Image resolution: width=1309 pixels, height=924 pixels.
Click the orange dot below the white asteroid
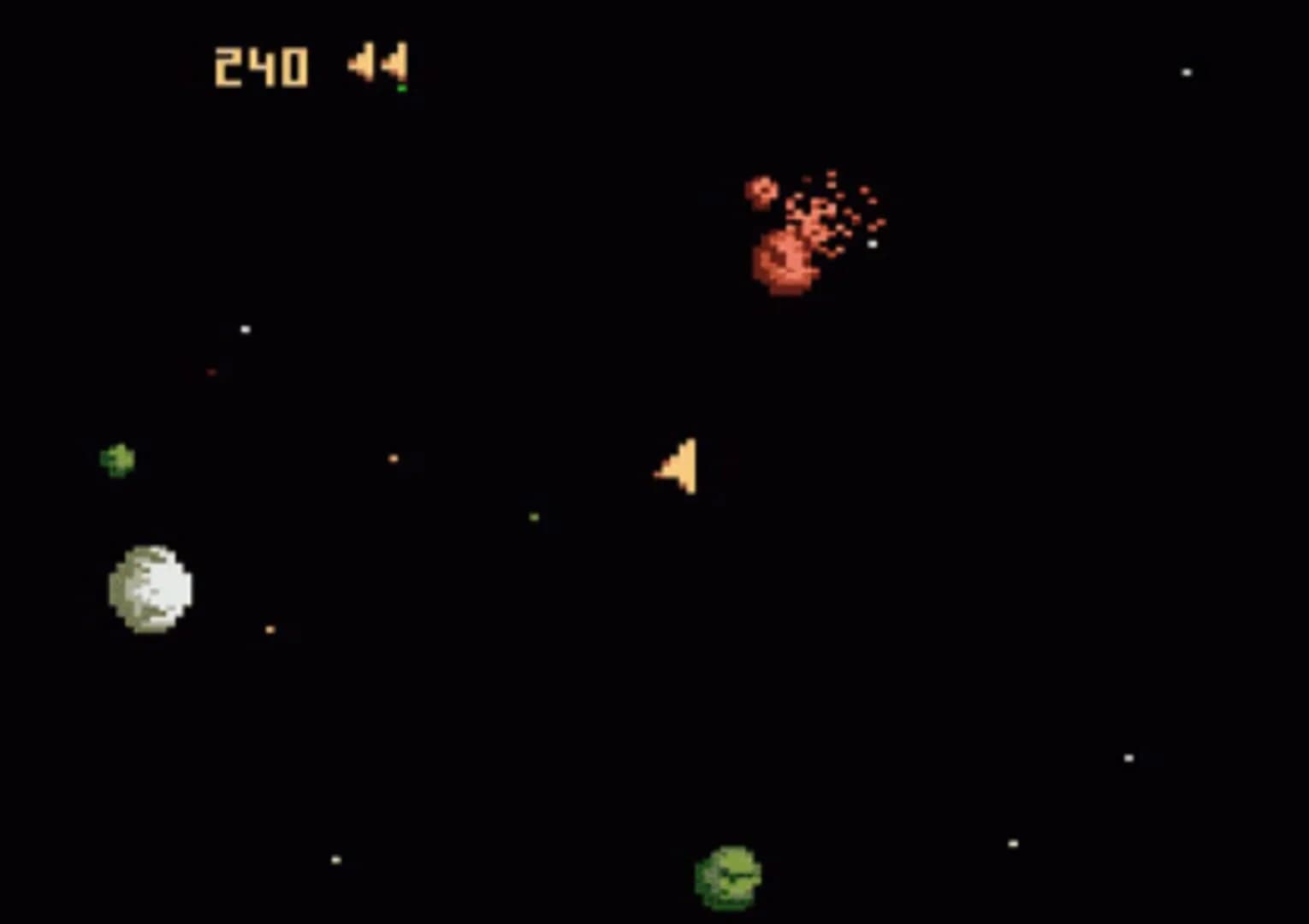(x=269, y=627)
